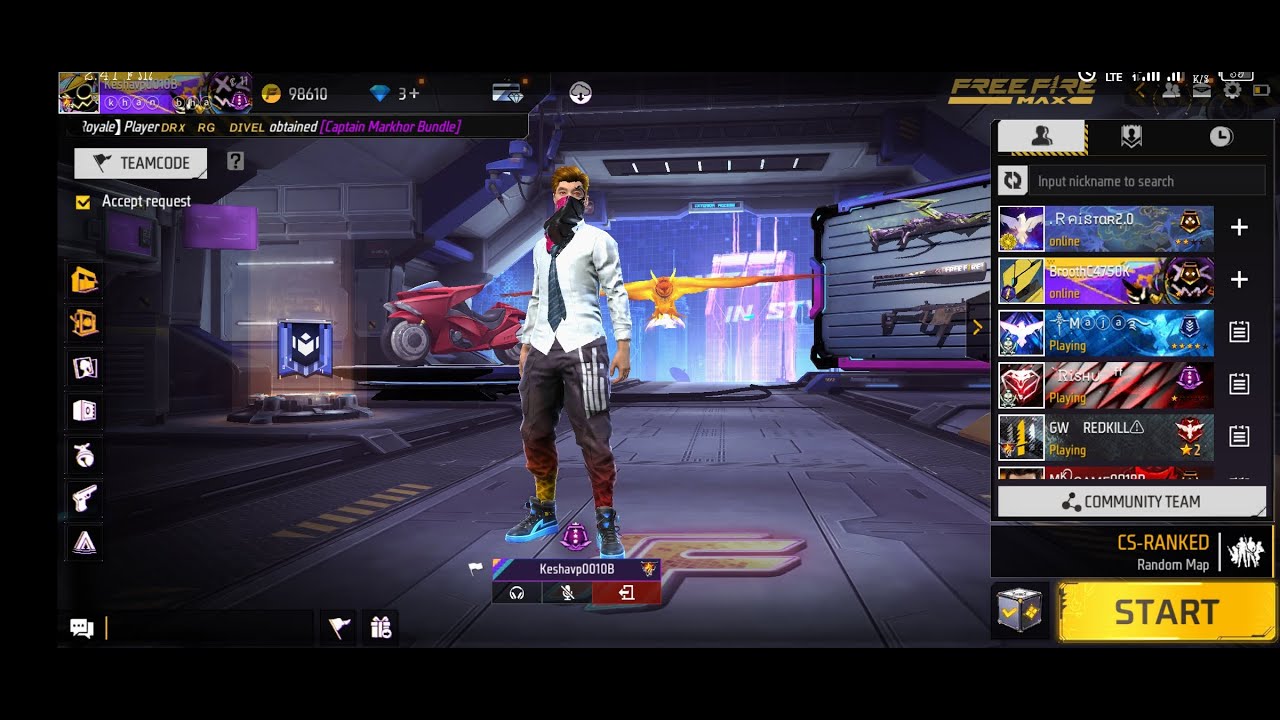This screenshot has width=1280, height=720.
Task: Toggle the Accept request checkbox
Action: pos(83,202)
